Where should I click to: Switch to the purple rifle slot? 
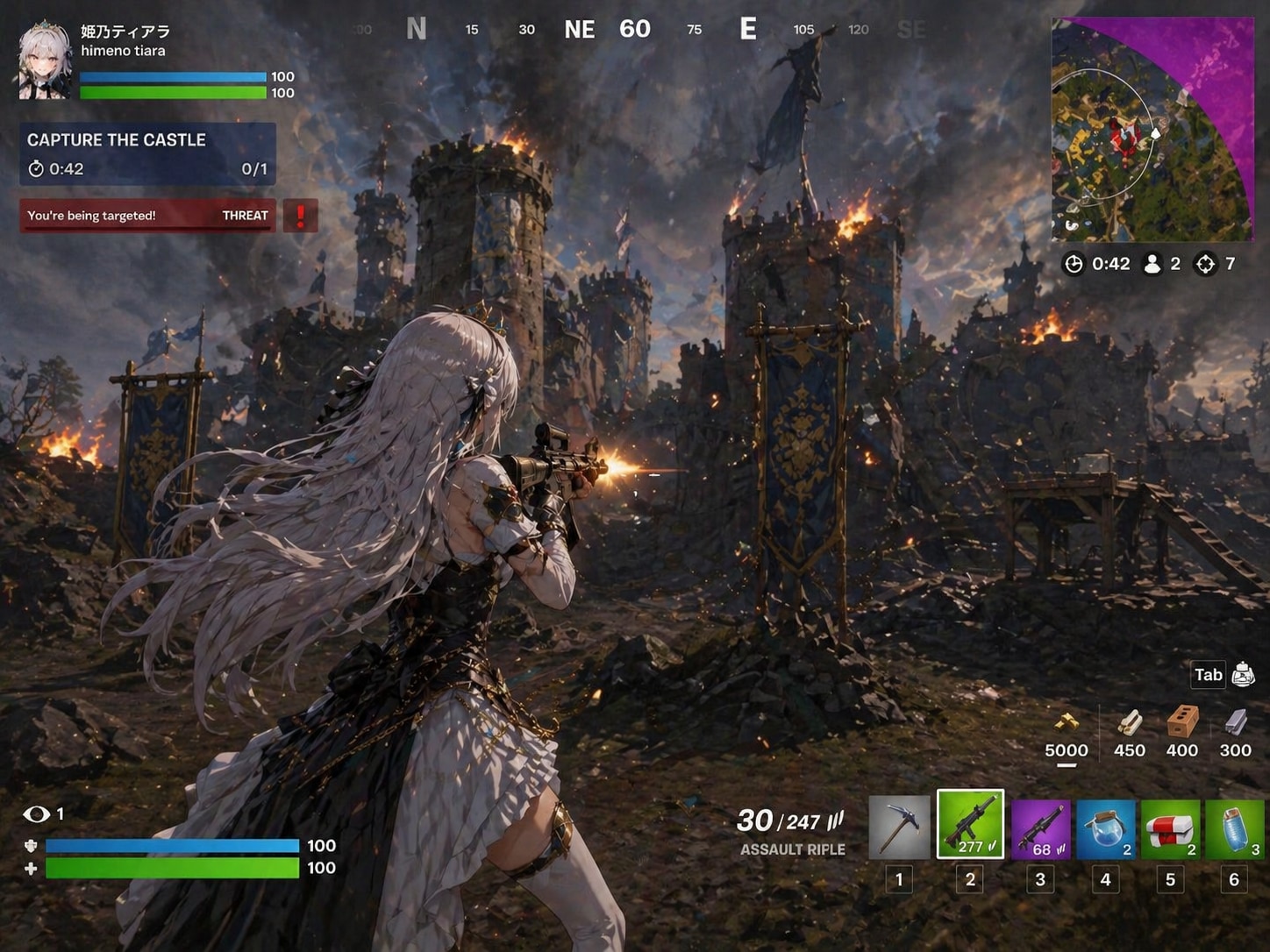click(1040, 828)
